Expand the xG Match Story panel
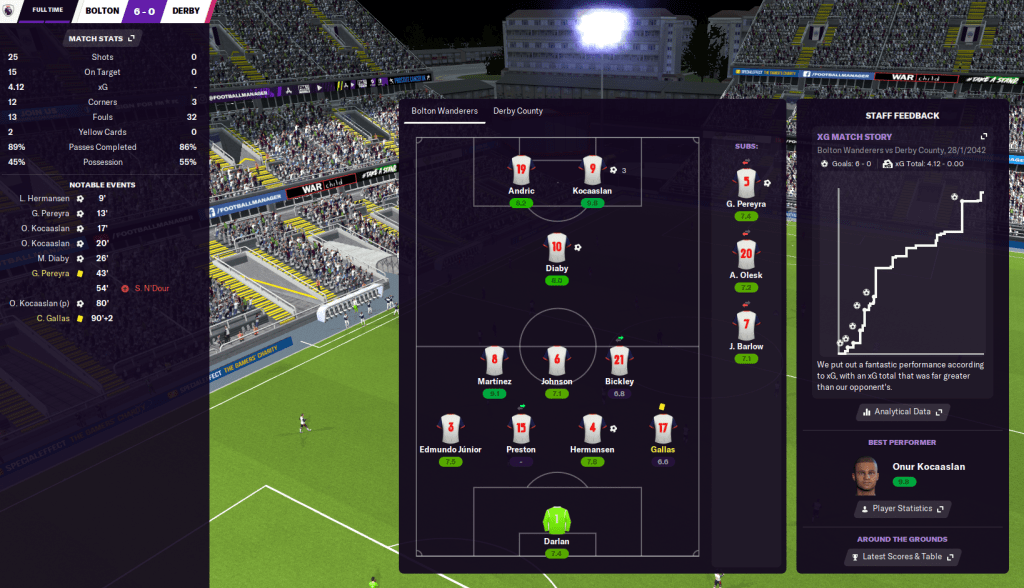 (x=983, y=136)
